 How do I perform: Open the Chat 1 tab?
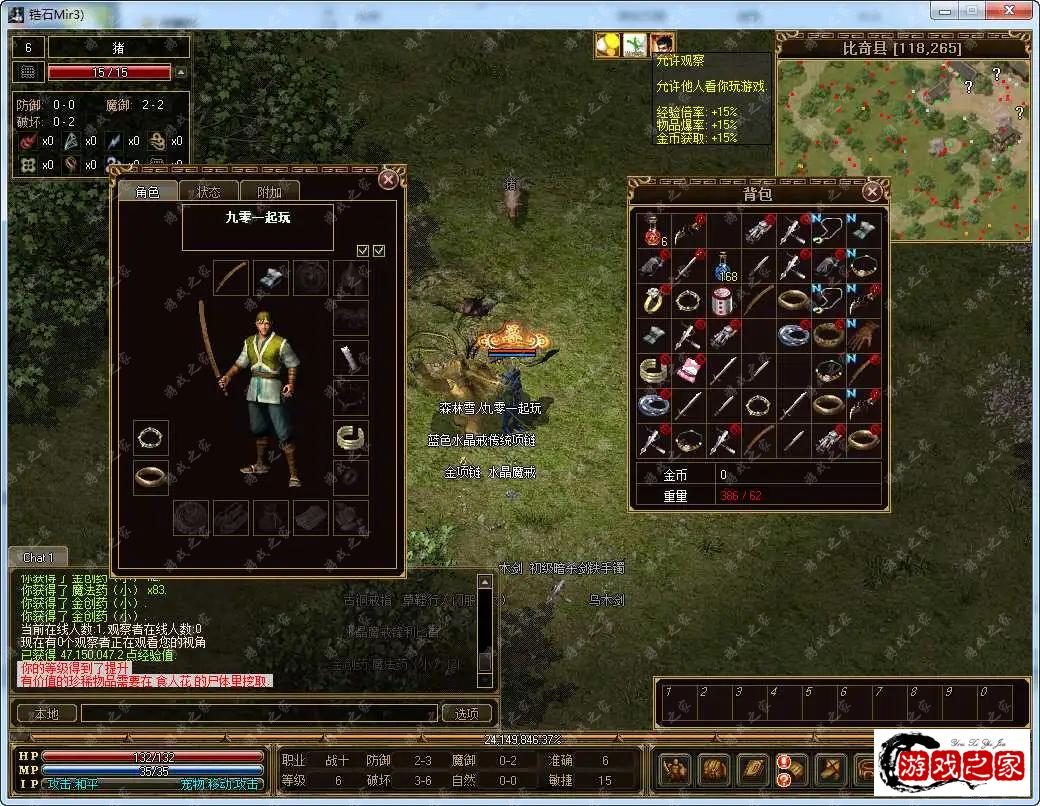39,557
